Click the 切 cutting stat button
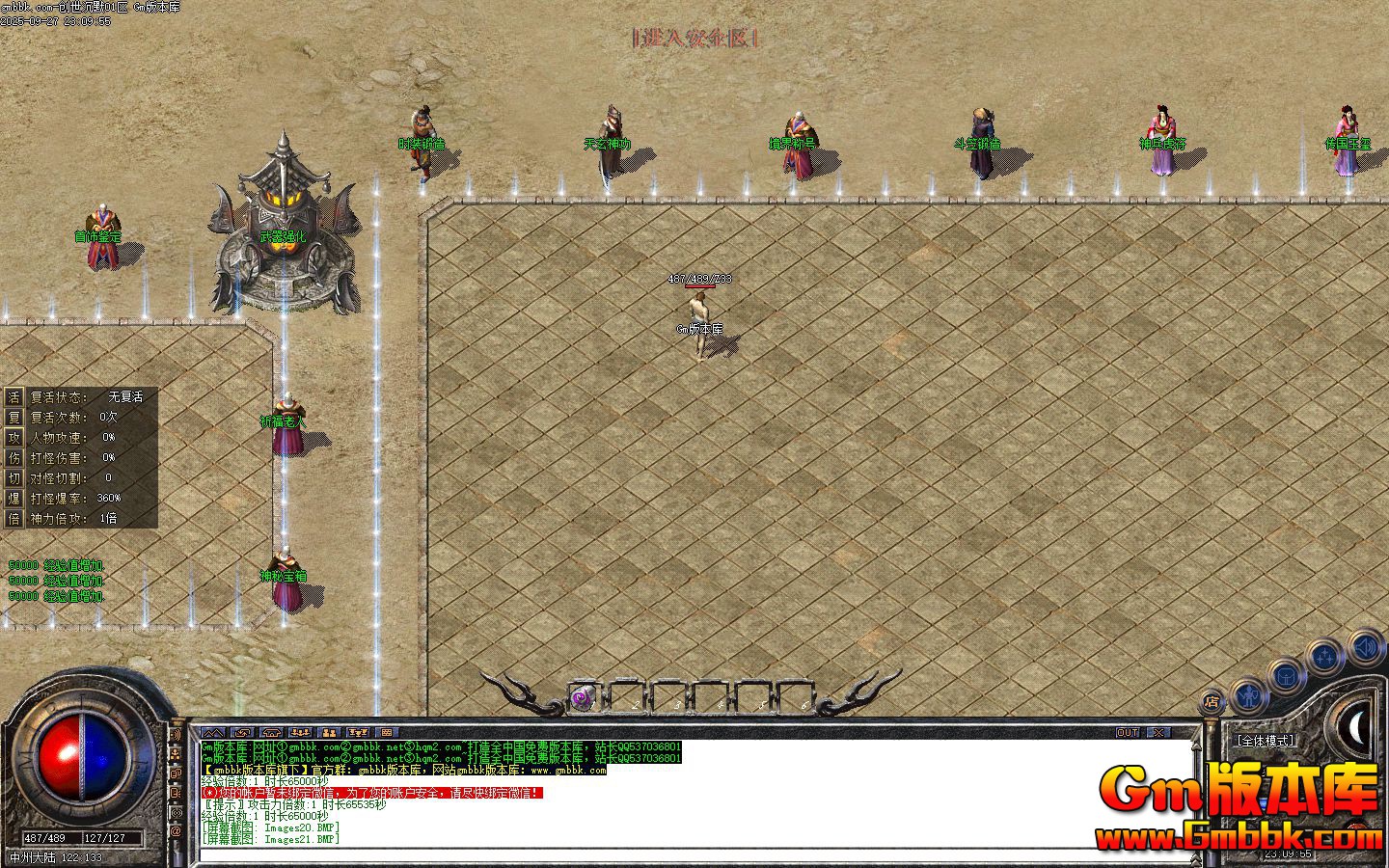Viewport: 1389px width, 868px height. pos(14,477)
